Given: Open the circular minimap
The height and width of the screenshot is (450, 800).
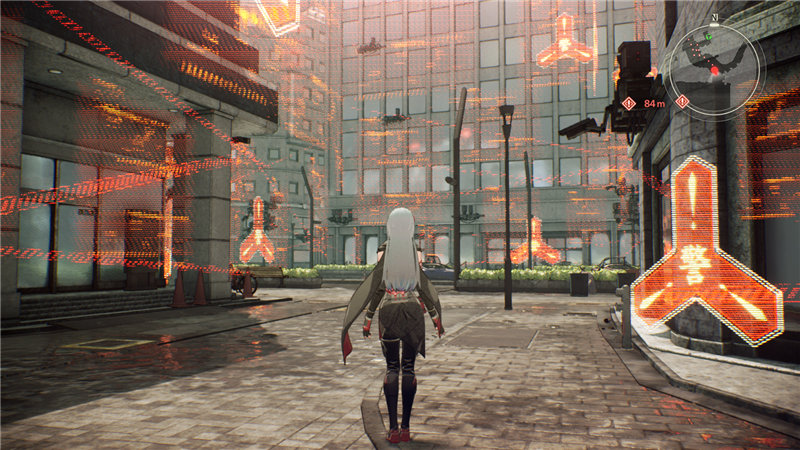Looking at the screenshot, I should pos(715,64).
